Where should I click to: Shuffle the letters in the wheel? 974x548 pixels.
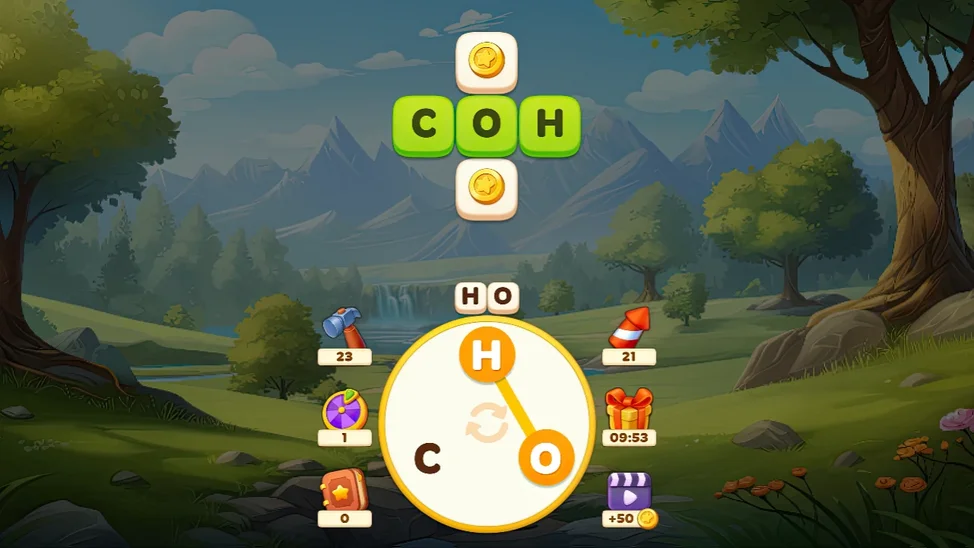(487, 425)
